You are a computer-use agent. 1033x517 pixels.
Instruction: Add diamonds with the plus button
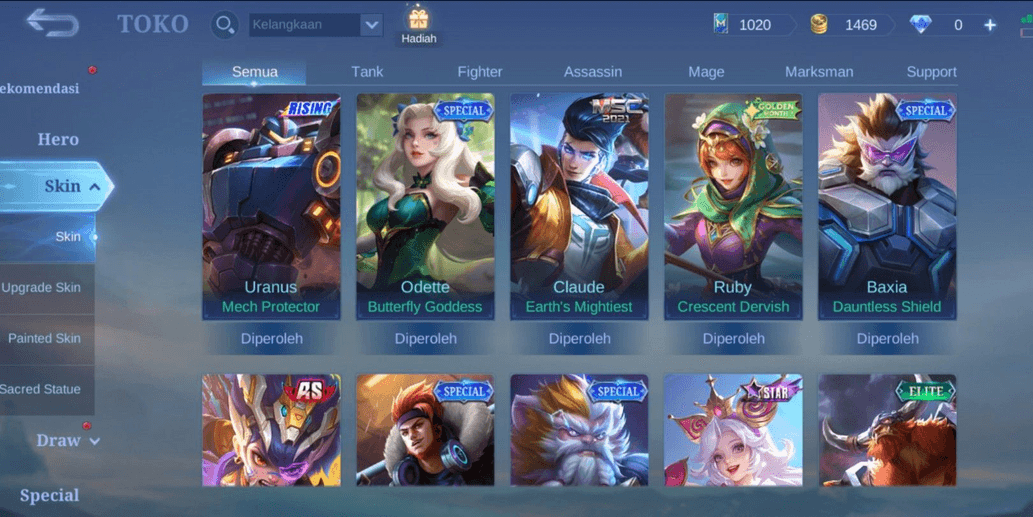[x=990, y=25]
